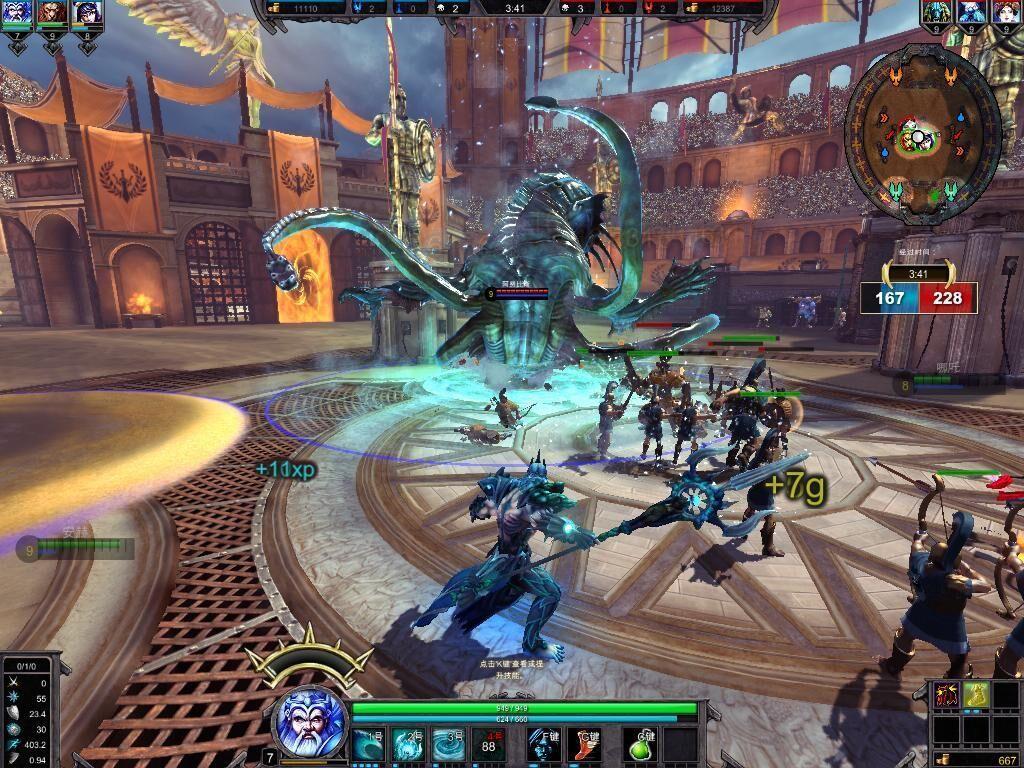This screenshot has width=1024, height=768.
Task: Select the ultimate ability showing cooldown 88
Action: 489,744
